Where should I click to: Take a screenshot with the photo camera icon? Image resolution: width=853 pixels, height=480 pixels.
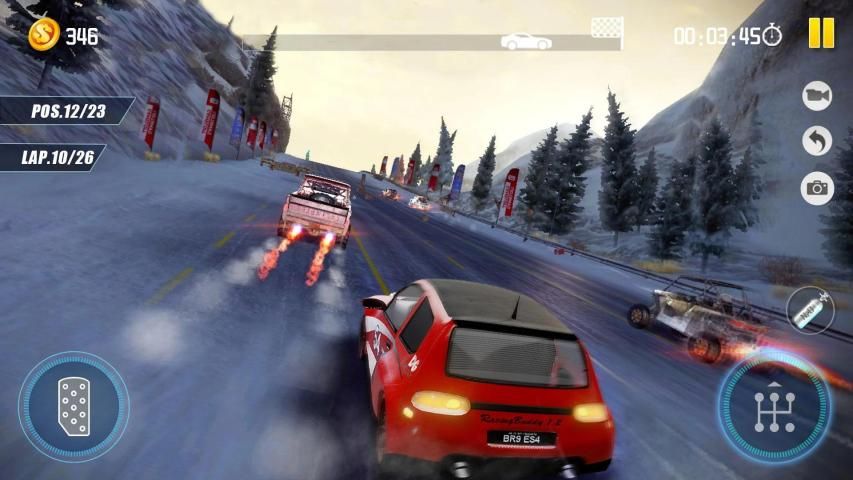coord(817,188)
